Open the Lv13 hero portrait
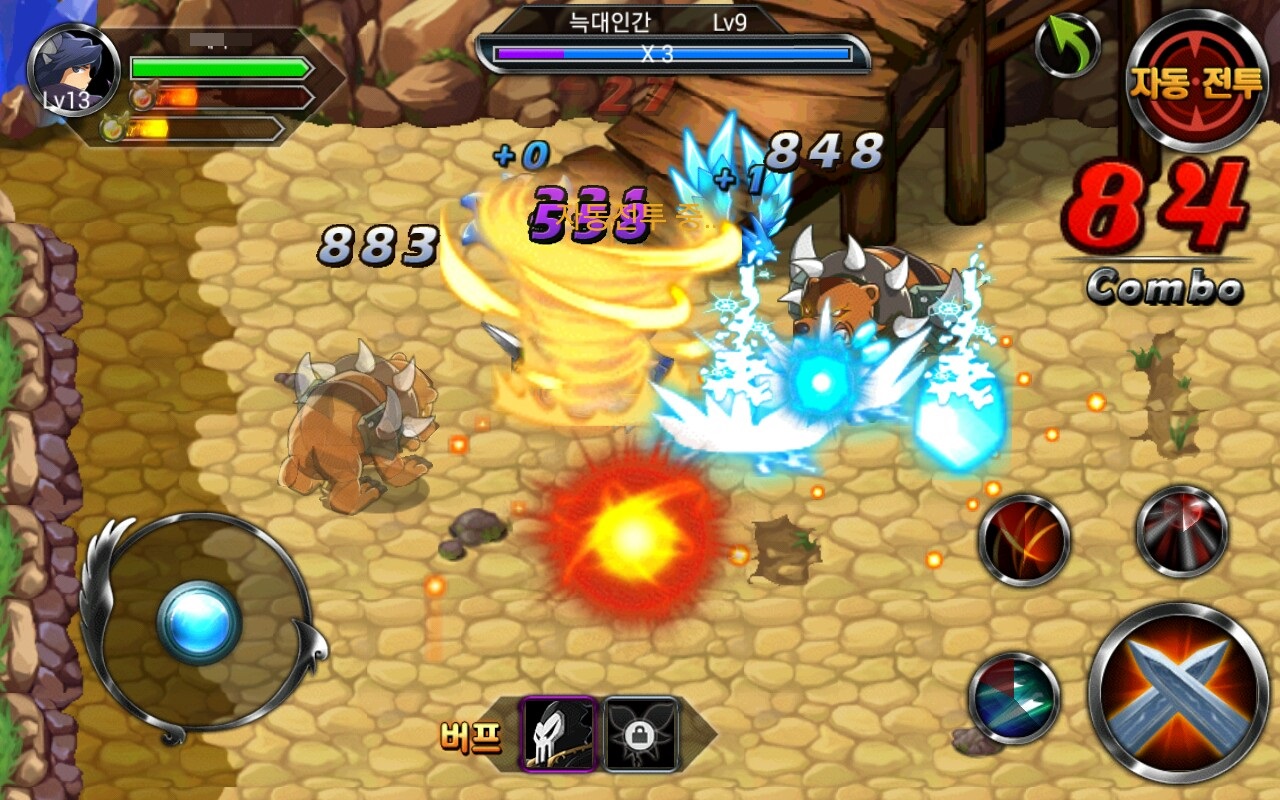 pyautogui.click(x=67, y=72)
